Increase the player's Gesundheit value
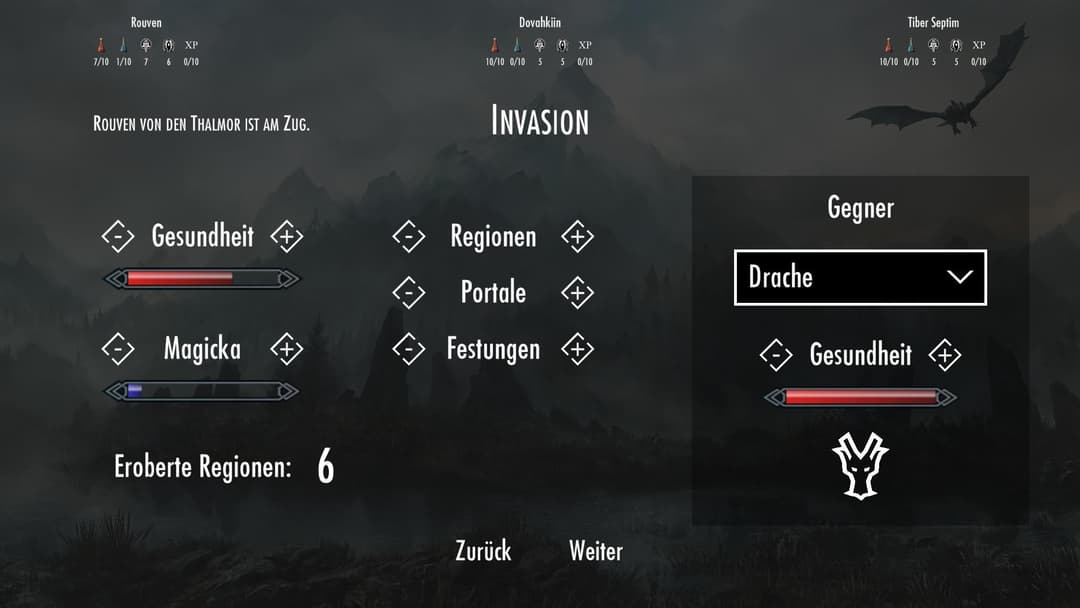Screen dimensions: 1080x608 (287, 237)
